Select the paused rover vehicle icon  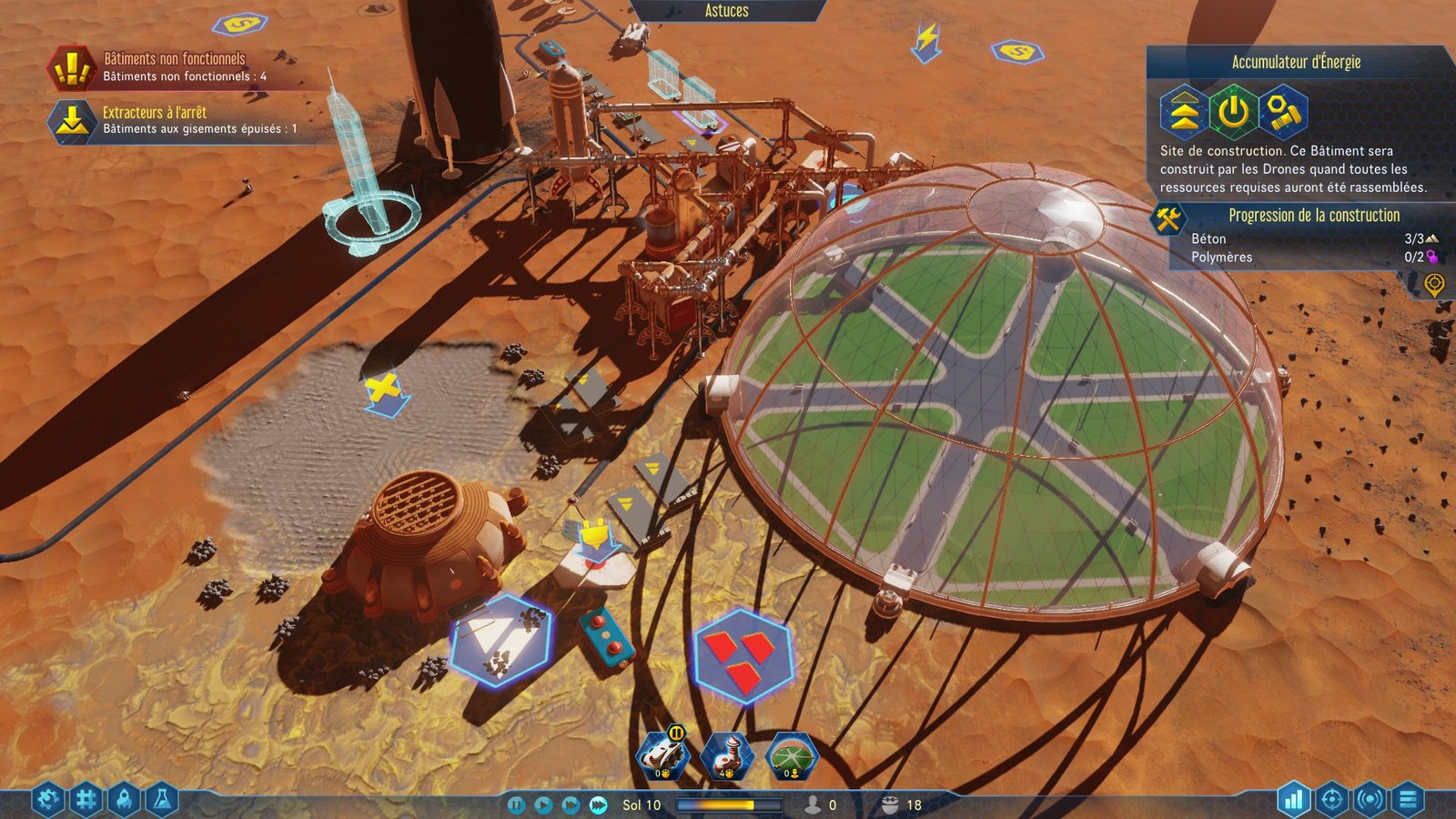(662, 755)
